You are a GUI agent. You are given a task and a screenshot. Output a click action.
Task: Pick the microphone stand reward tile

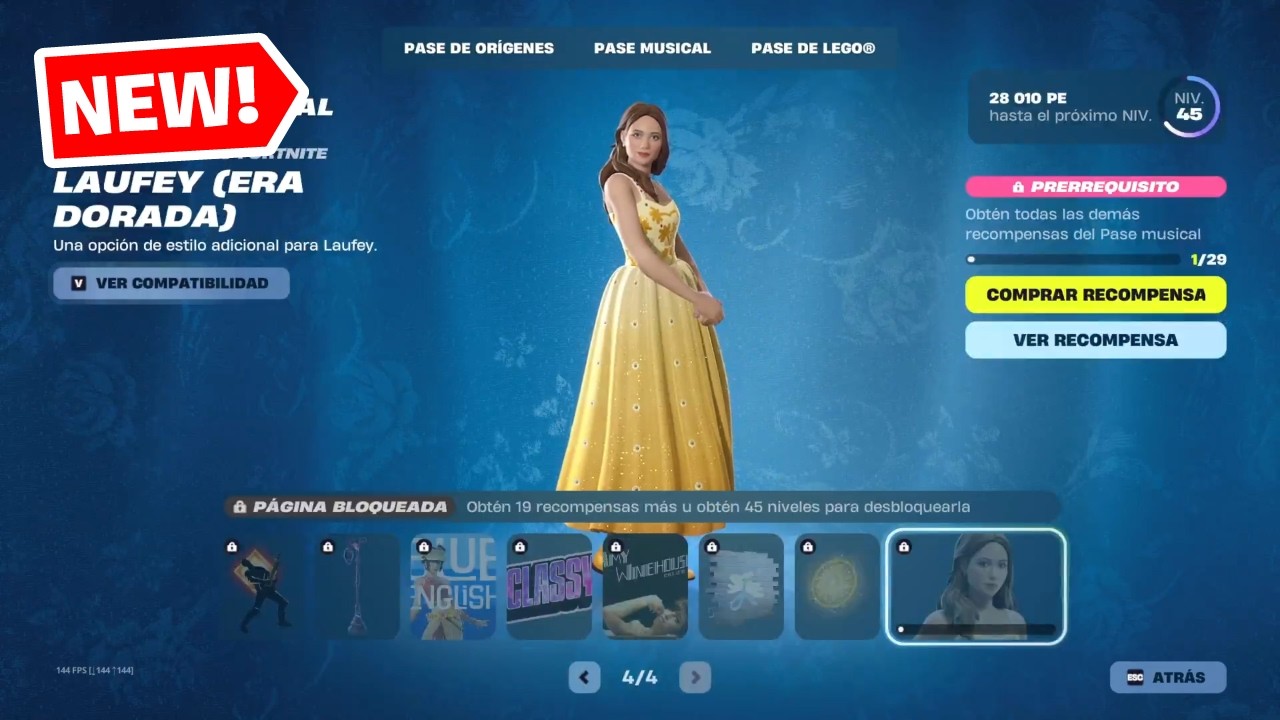tap(357, 587)
